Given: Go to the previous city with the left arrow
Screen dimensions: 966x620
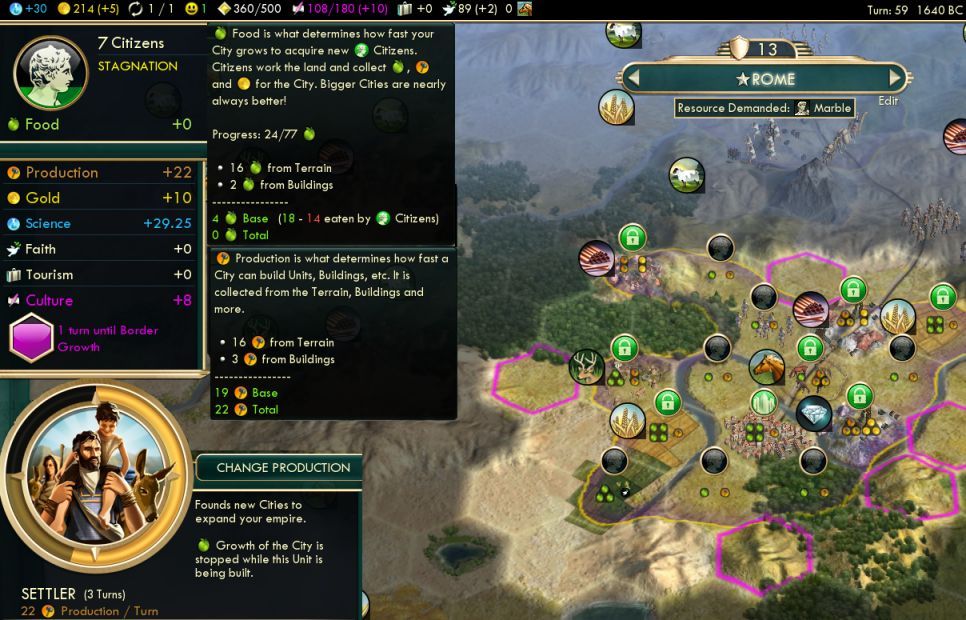Looking at the screenshot, I should [634, 77].
